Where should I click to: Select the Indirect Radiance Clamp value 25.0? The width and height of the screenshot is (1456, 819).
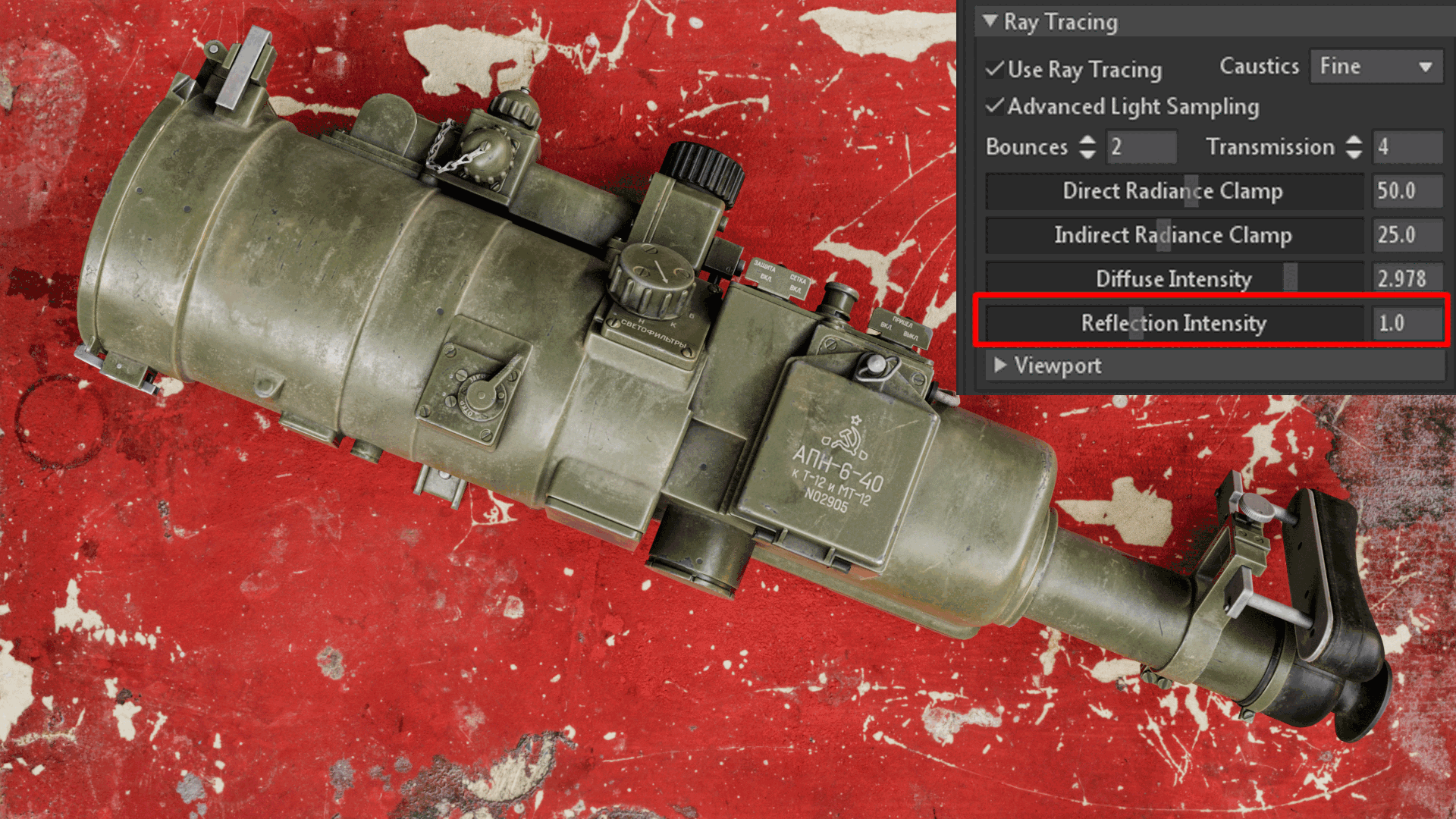(x=1408, y=235)
